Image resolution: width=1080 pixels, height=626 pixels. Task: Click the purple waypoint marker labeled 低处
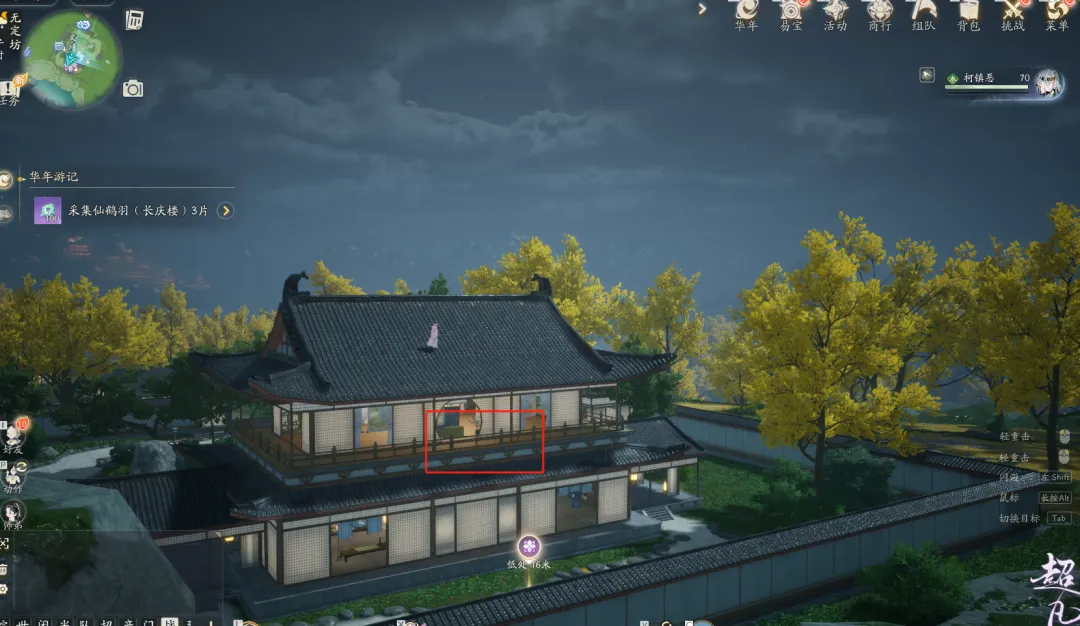coord(529,546)
